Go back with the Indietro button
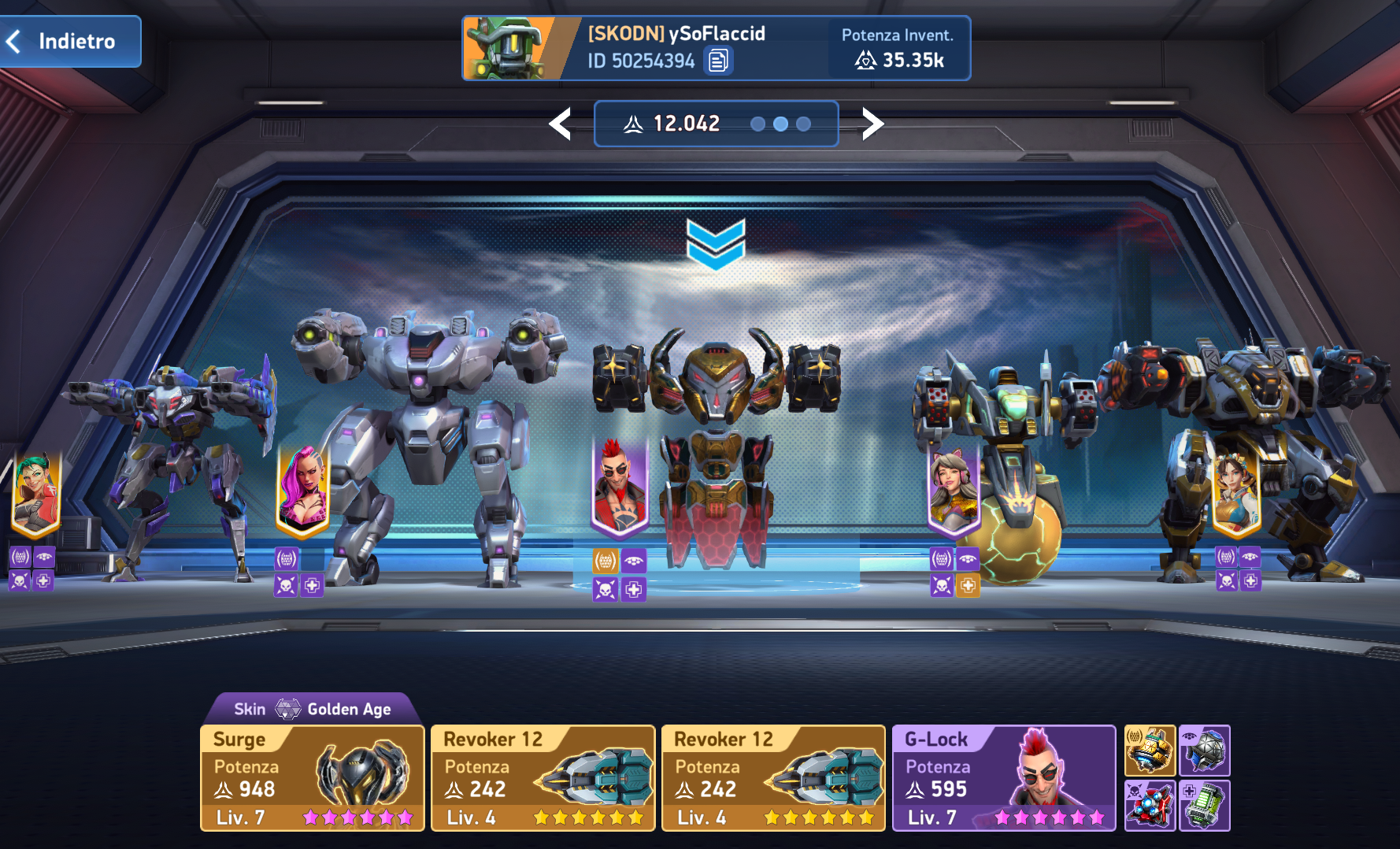The height and width of the screenshot is (849, 1400). (71, 41)
